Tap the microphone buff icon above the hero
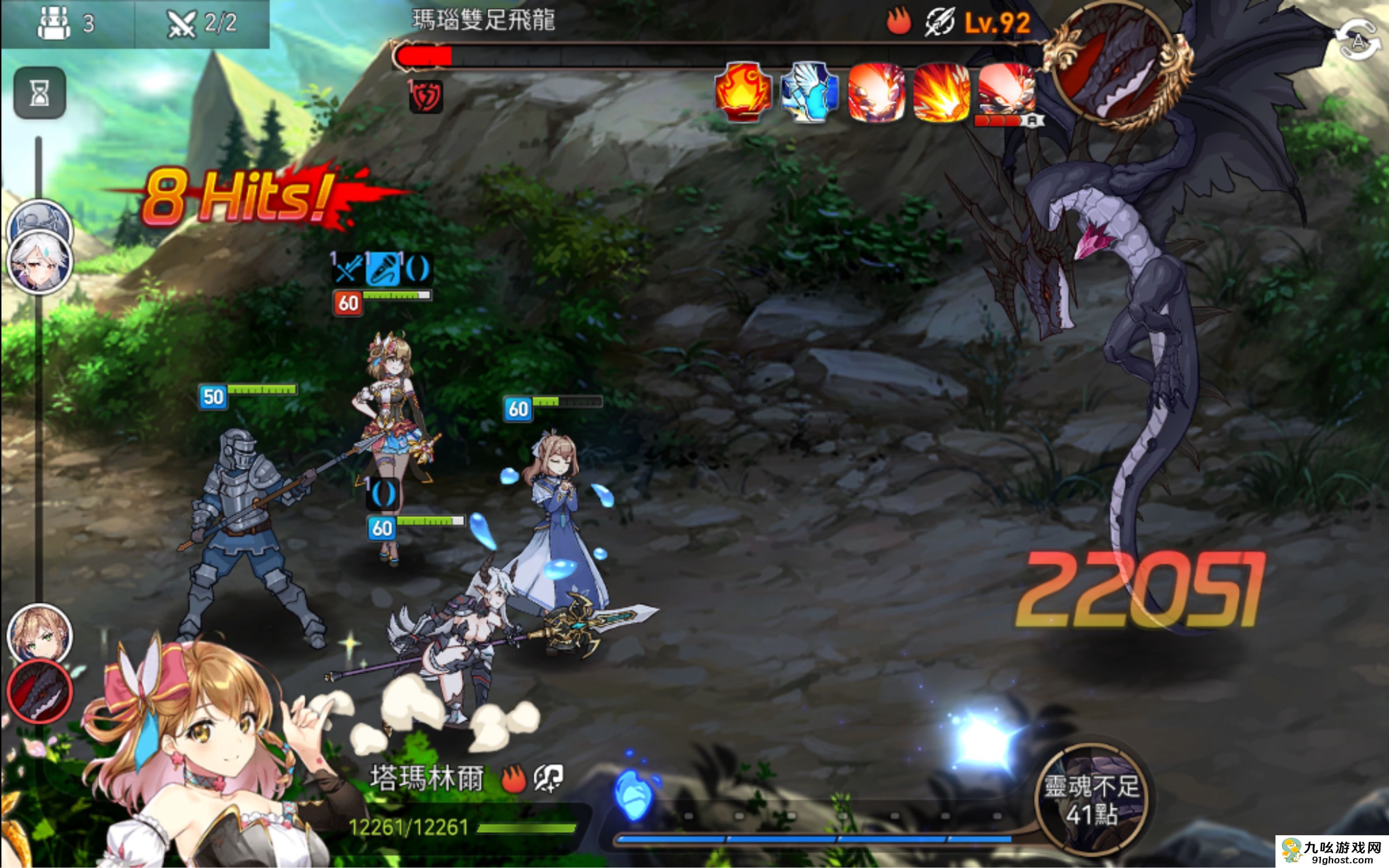 point(382,269)
